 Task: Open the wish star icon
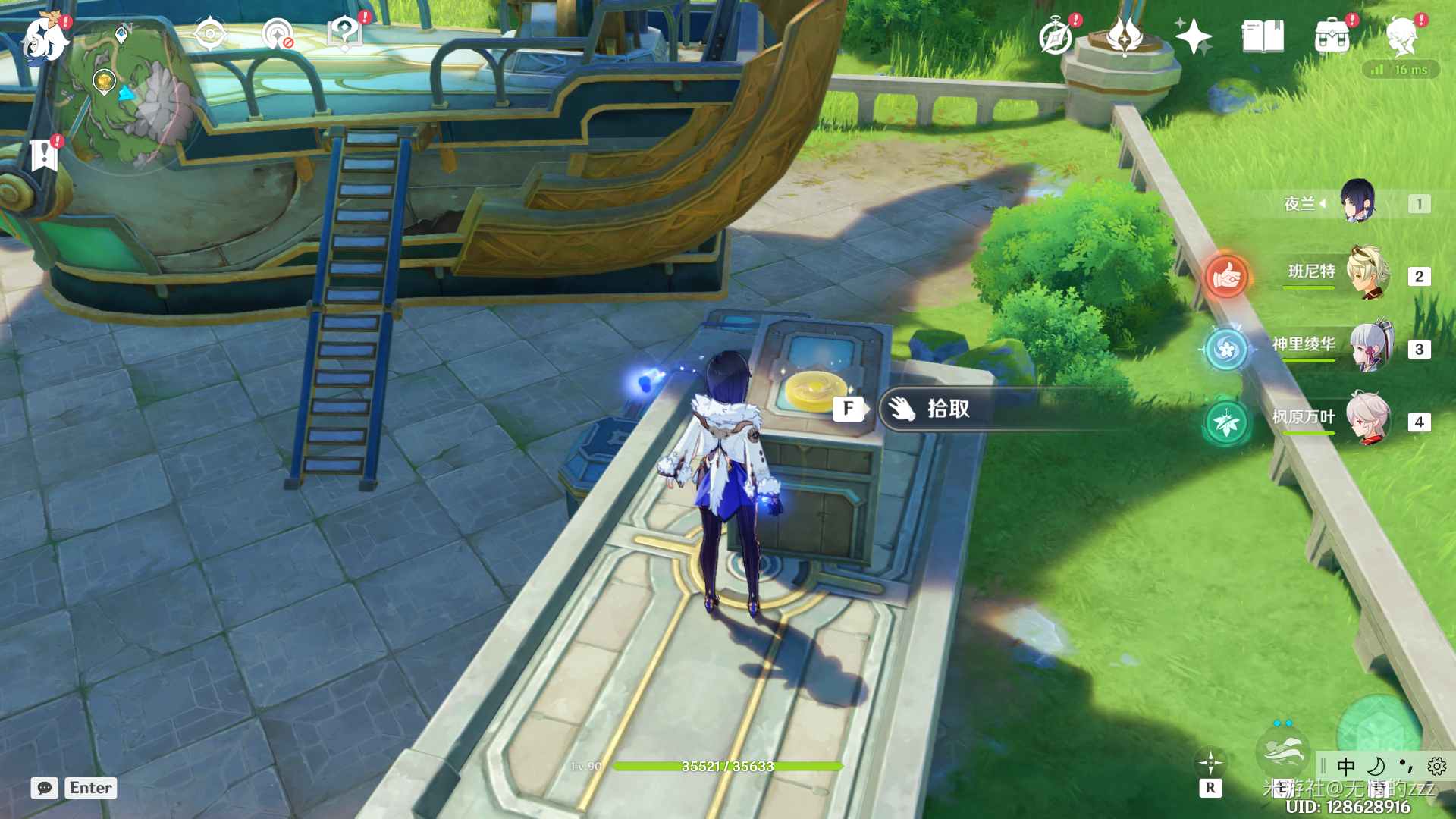click(1193, 36)
